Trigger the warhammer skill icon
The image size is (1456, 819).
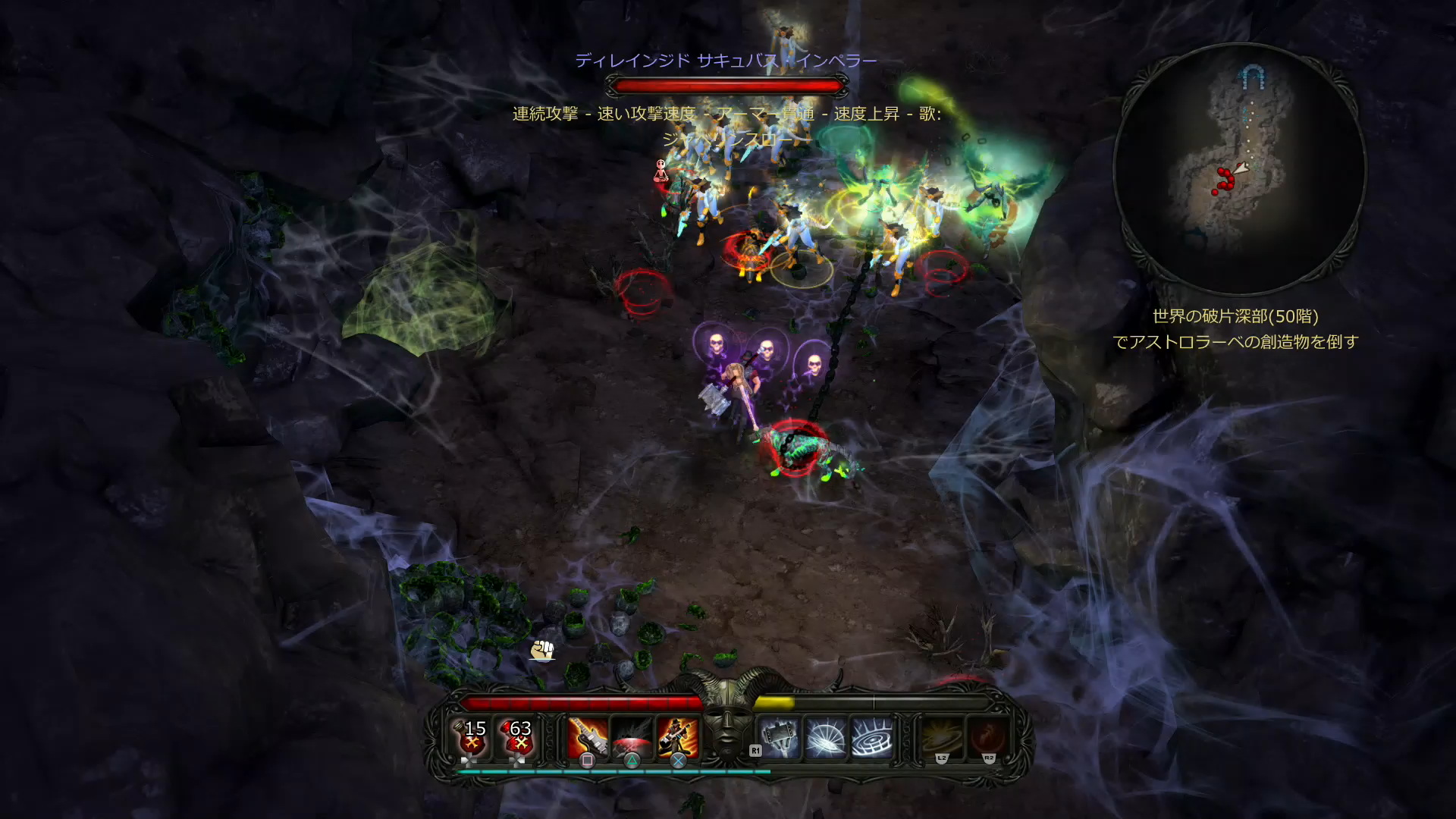click(x=780, y=737)
